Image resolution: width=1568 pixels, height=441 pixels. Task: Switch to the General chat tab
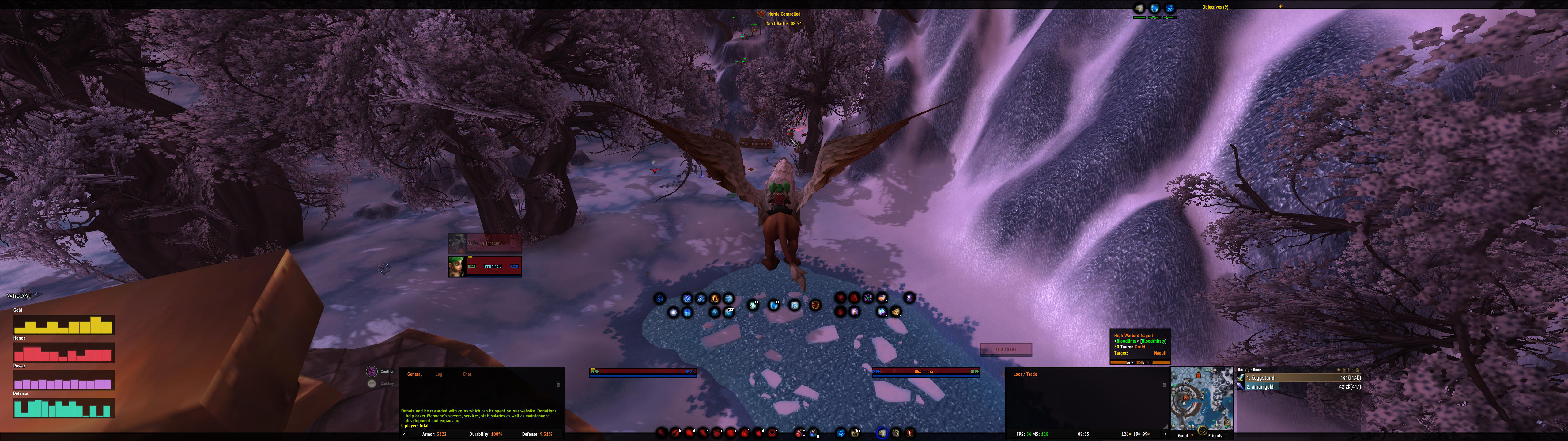pos(414,374)
